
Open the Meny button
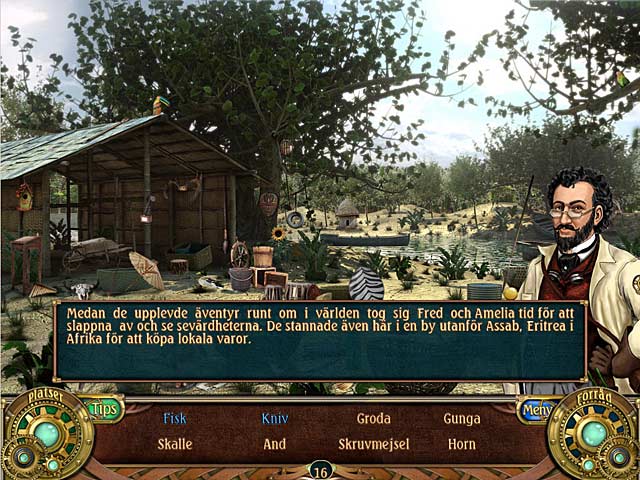(536, 409)
